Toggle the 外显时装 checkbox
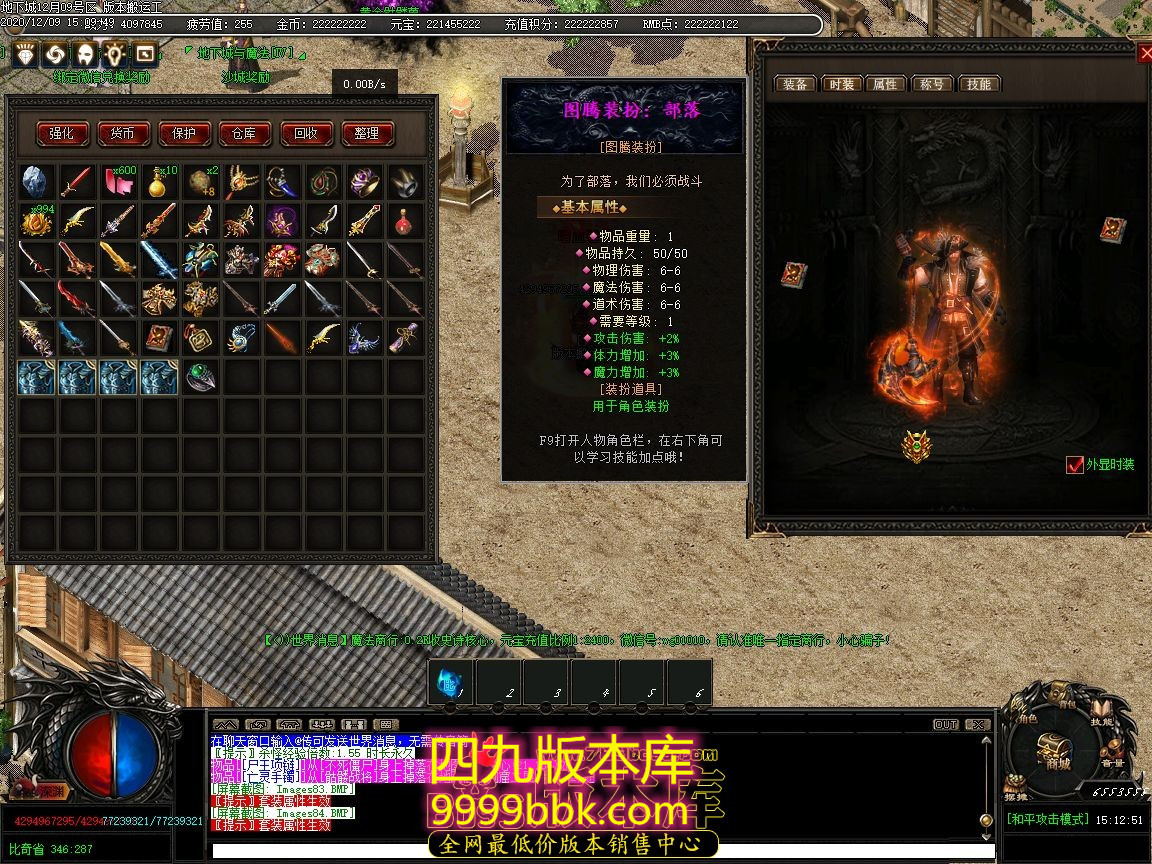The image size is (1152, 864). pos(1075,465)
